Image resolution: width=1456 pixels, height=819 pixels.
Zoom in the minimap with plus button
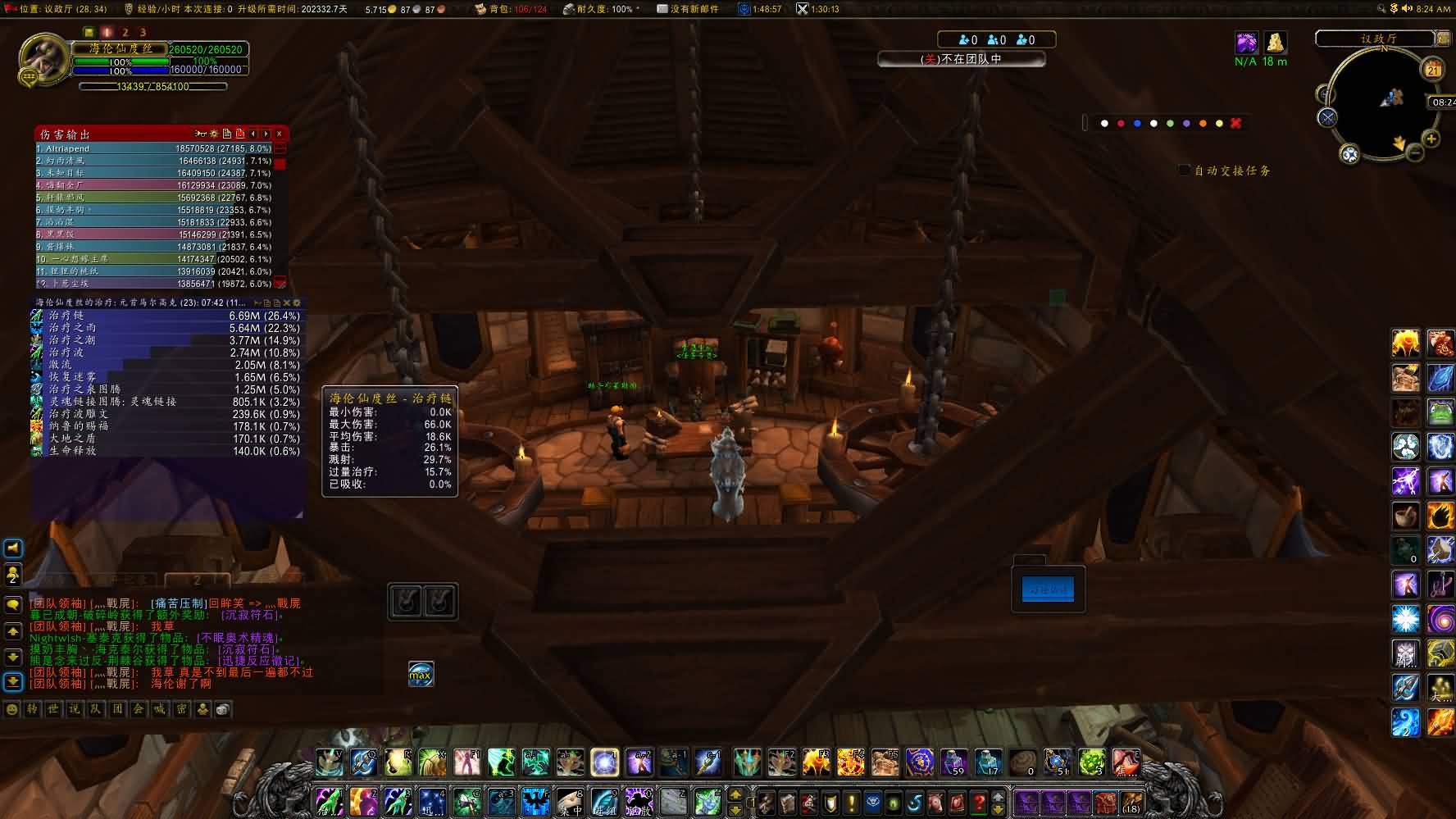tap(1431, 139)
